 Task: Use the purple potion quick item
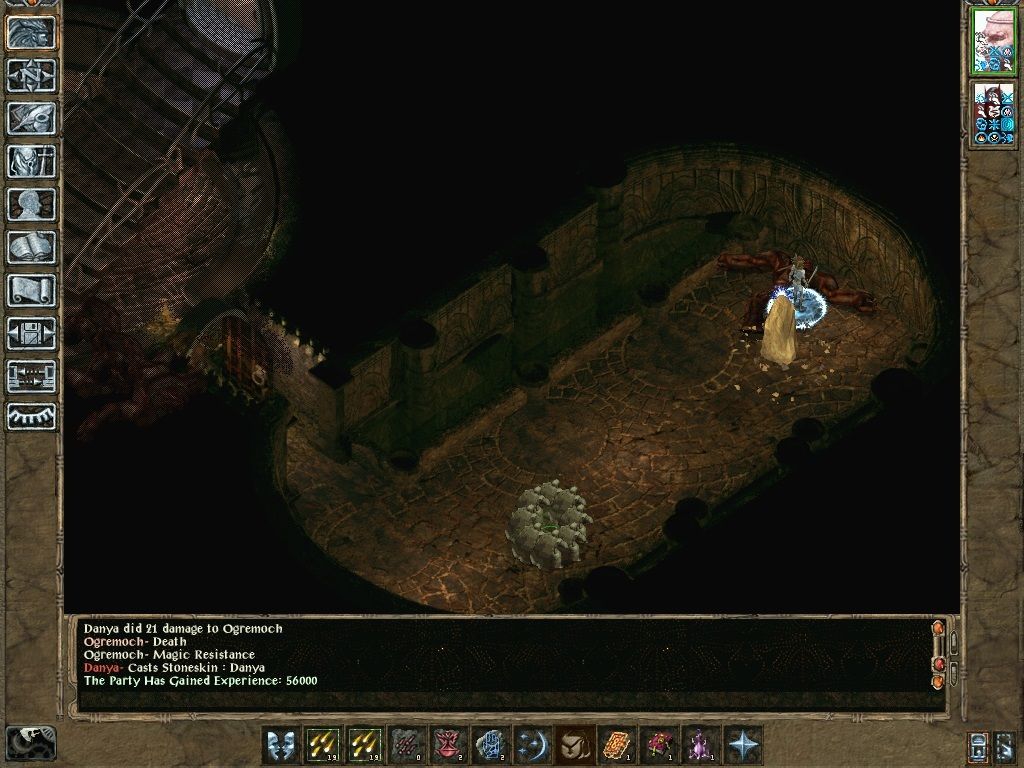[699, 745]
